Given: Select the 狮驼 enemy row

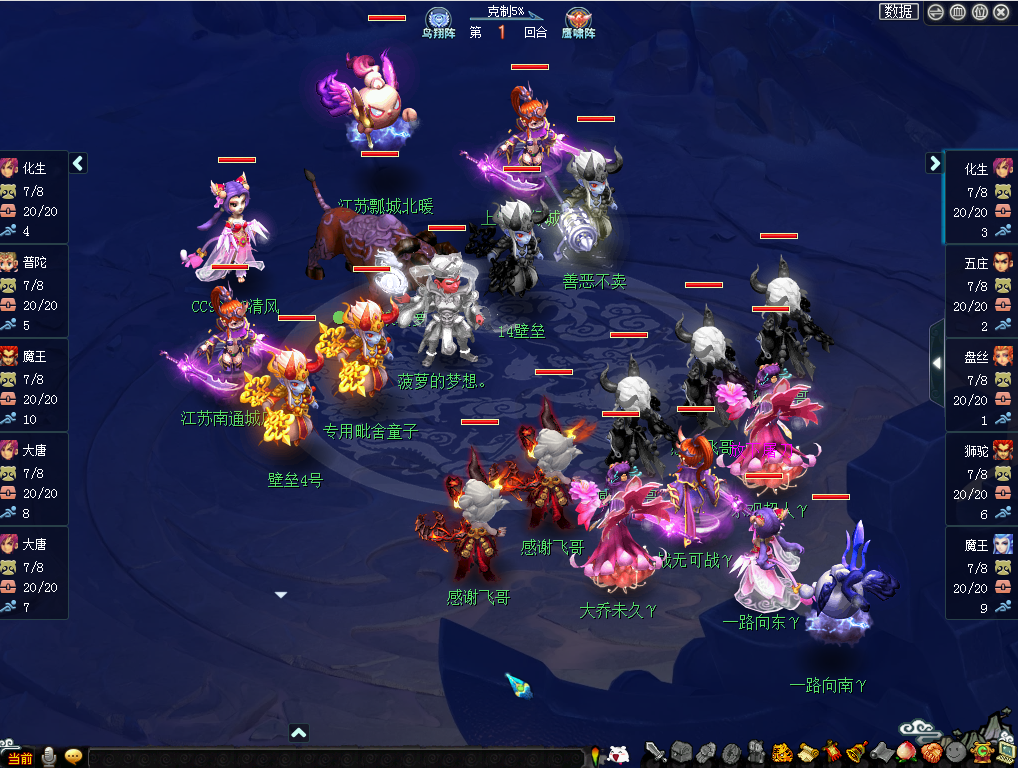Looking at the screenshot, I should pyautogui.click(x=980, y=479).
